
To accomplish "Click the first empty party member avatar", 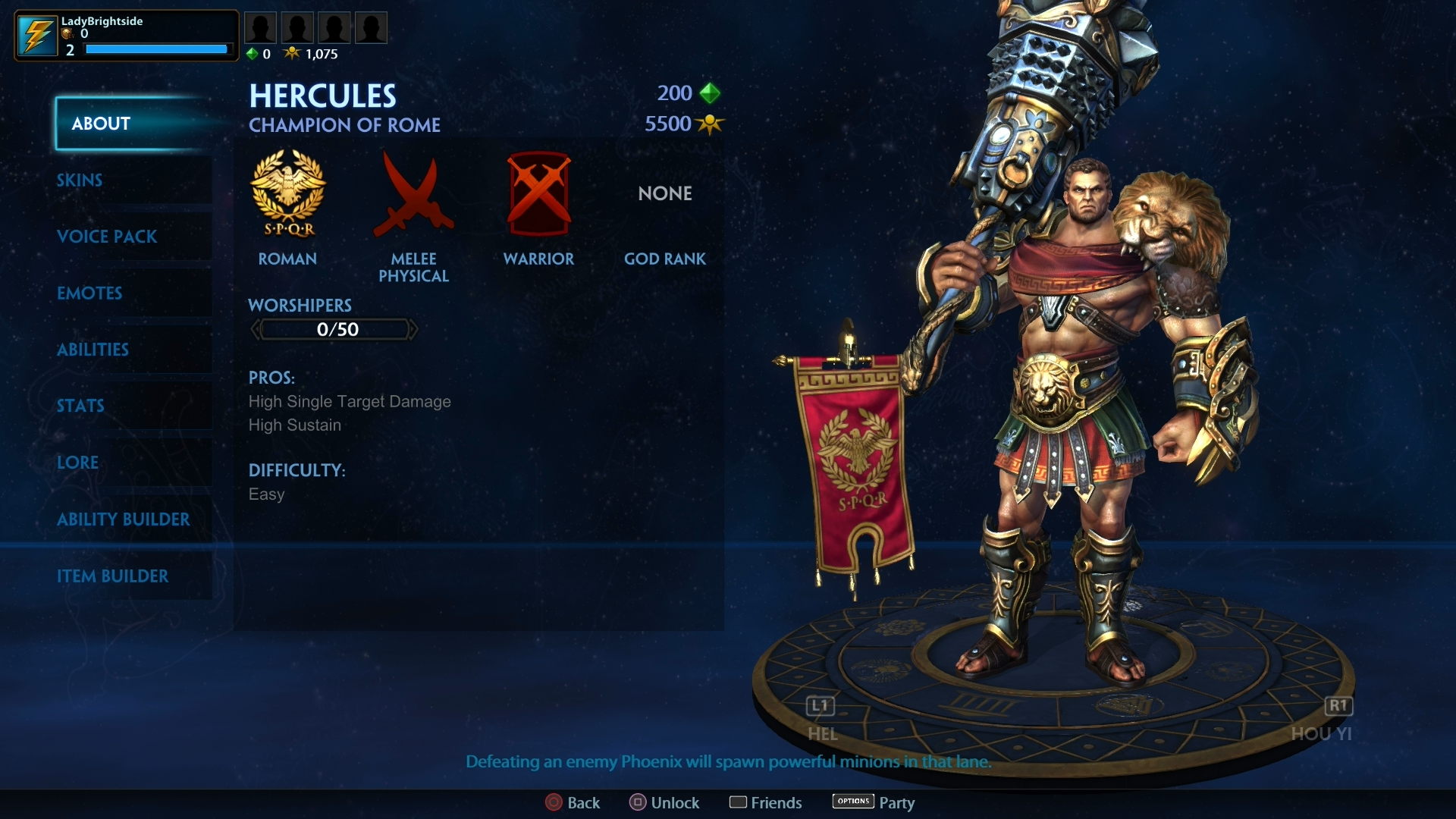I will (x=260, y=27).
